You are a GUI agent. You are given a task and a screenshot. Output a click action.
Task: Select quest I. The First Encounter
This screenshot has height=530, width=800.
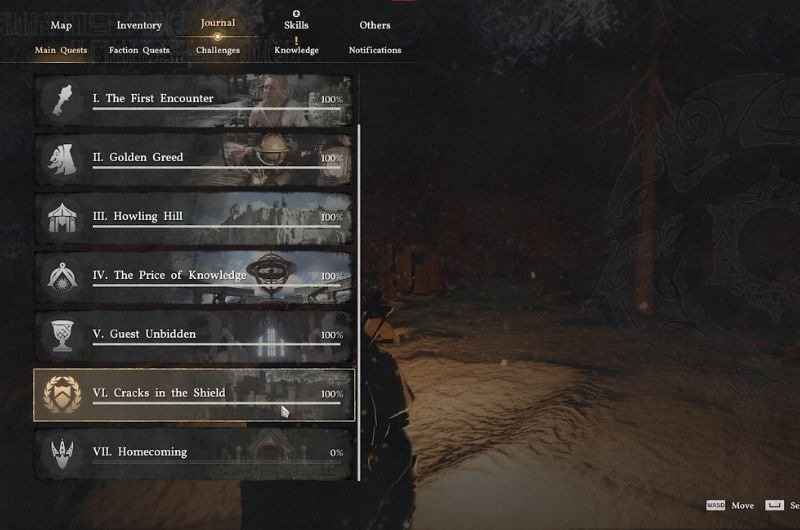[x=194, y=100]
